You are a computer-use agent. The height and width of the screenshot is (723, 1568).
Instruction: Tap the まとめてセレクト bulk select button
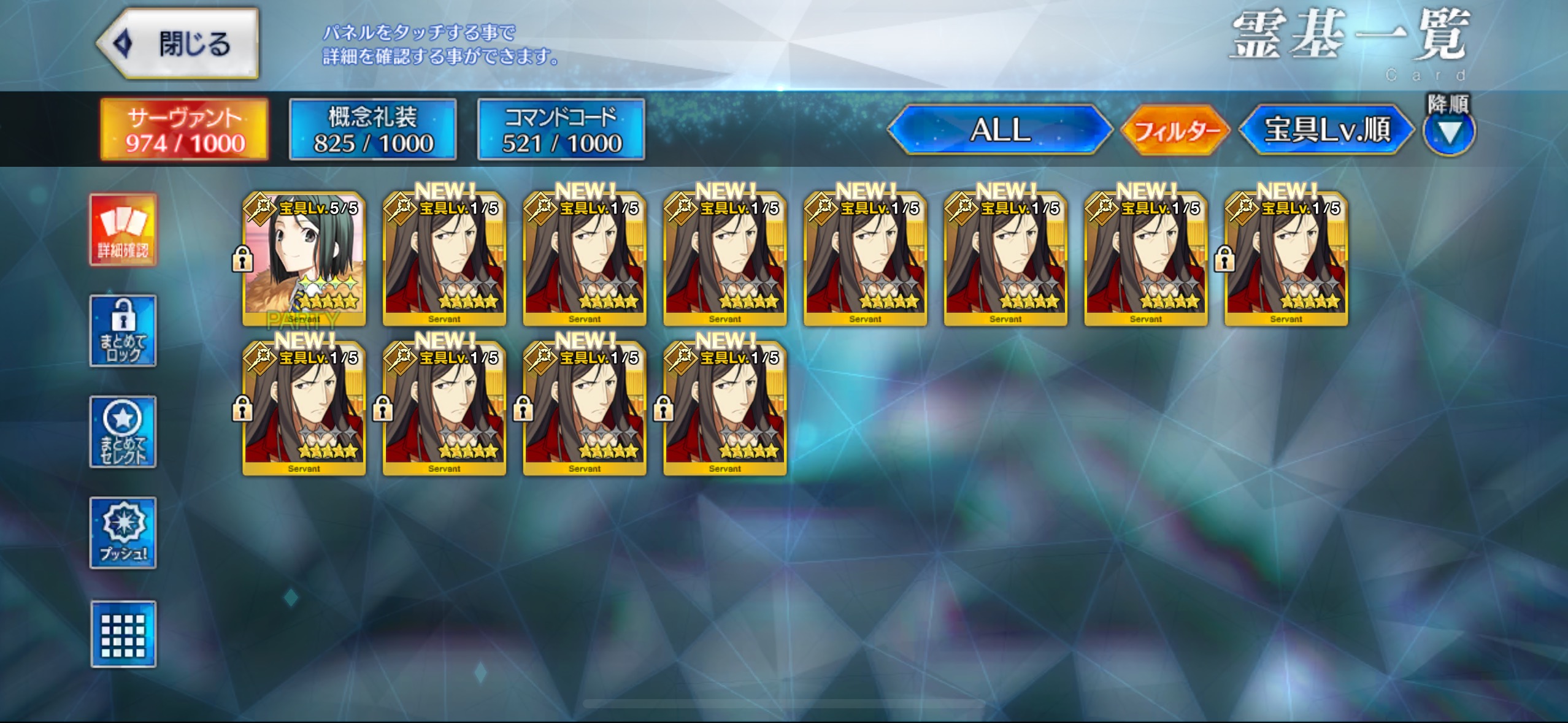pyautogui.click(x=123, y=432)
